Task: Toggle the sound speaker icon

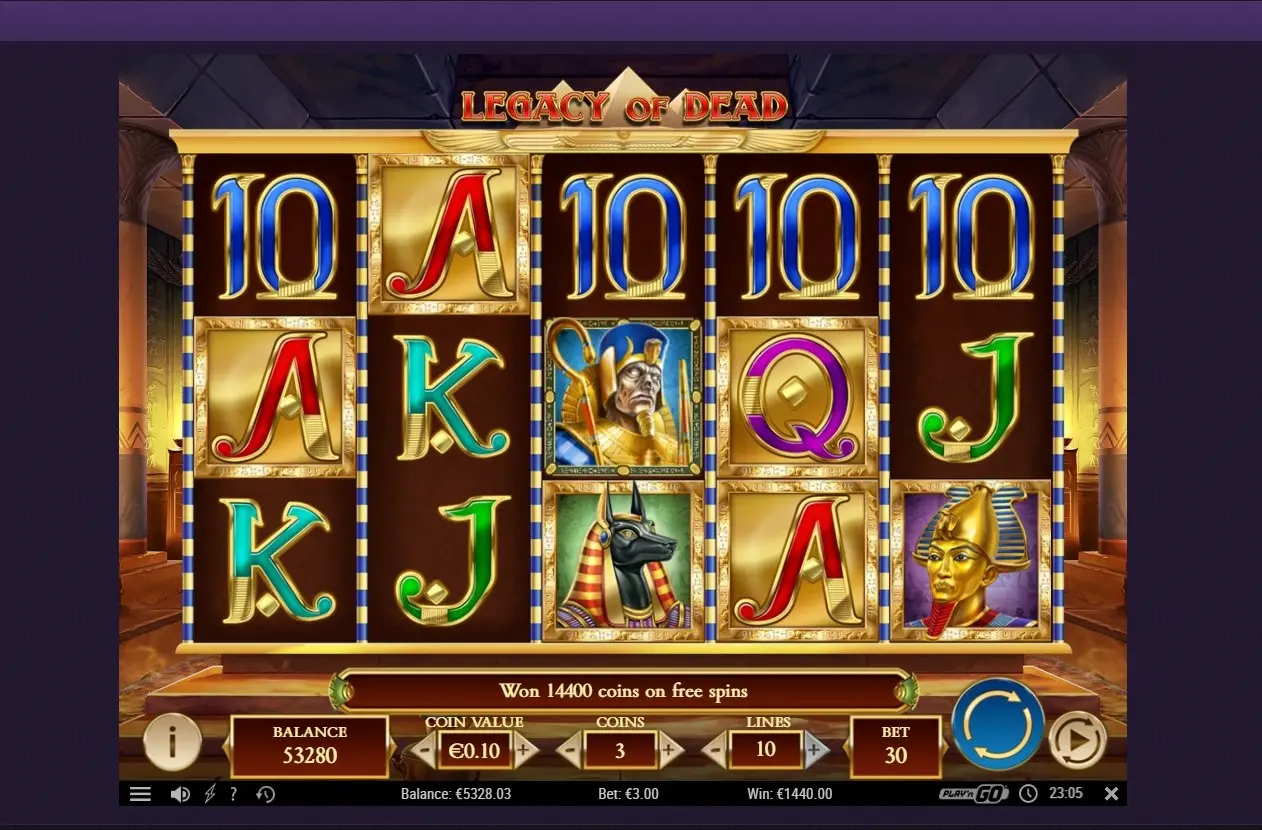Action: (x=180, y=794)
